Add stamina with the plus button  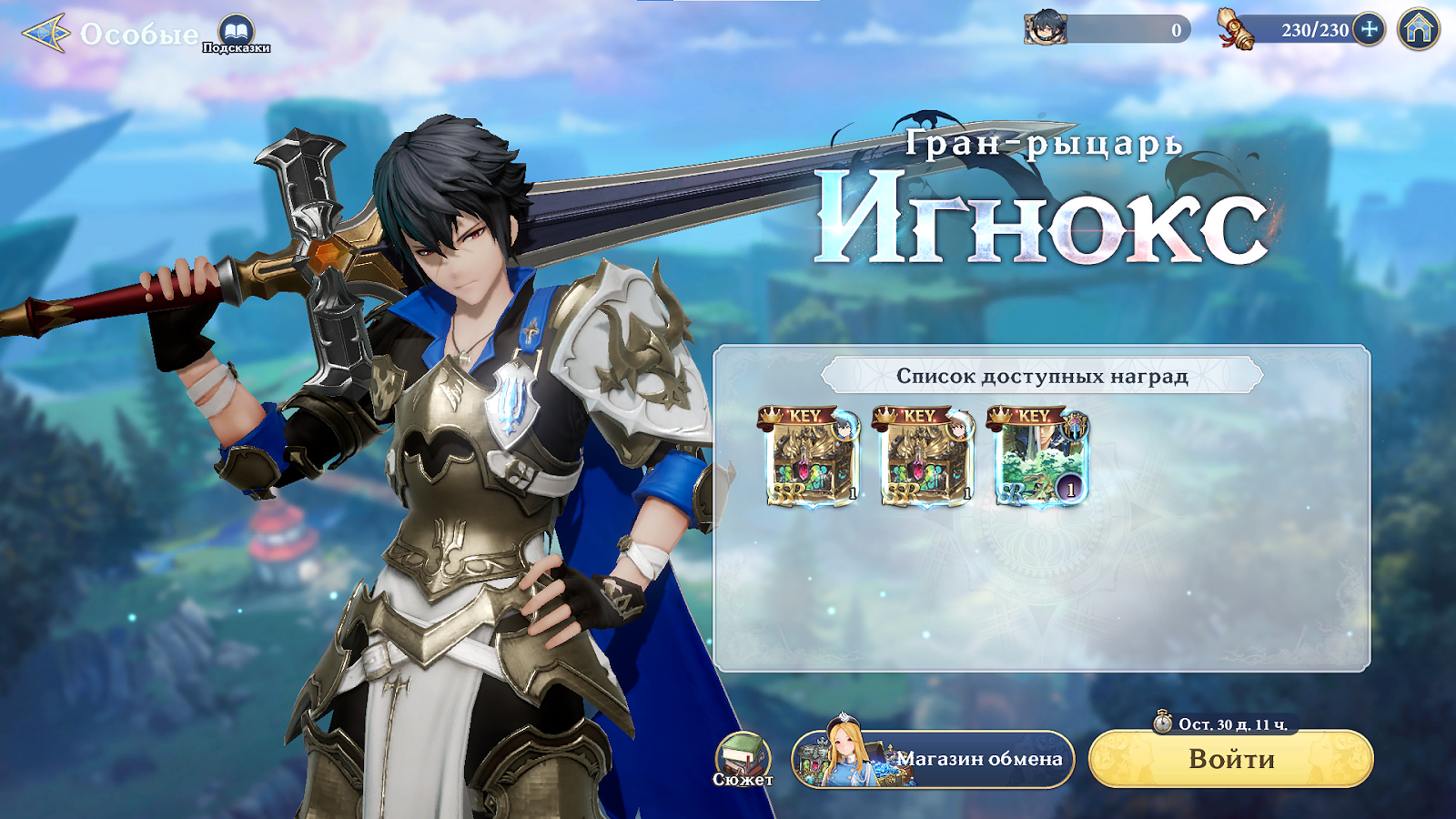[1369, 29]
